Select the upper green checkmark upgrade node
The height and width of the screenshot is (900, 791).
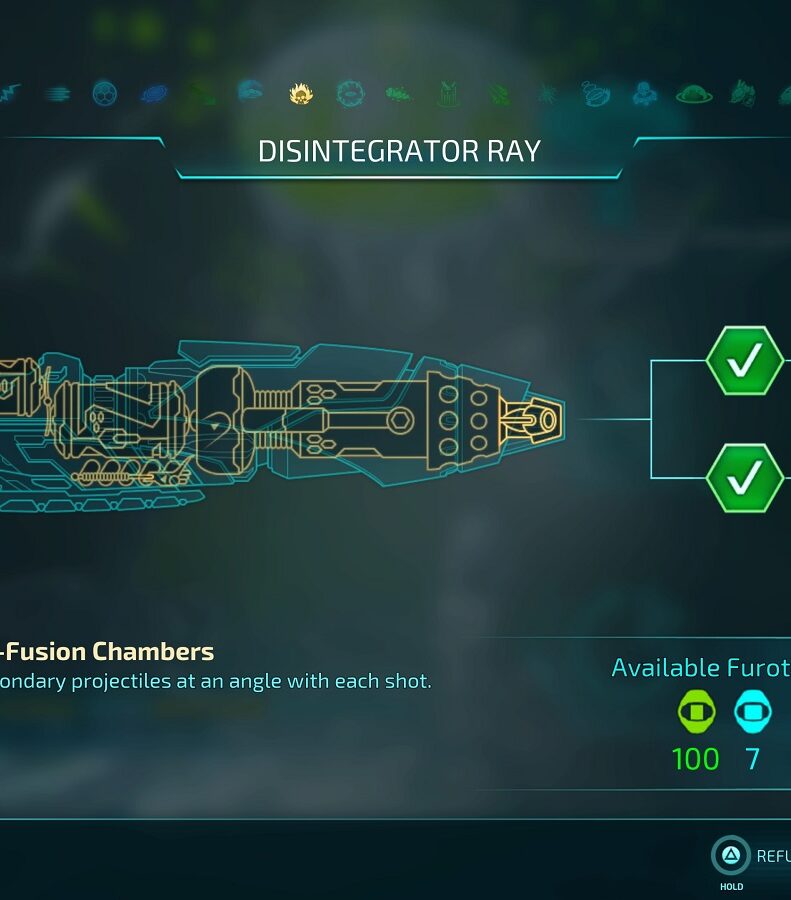pos(745,360)
